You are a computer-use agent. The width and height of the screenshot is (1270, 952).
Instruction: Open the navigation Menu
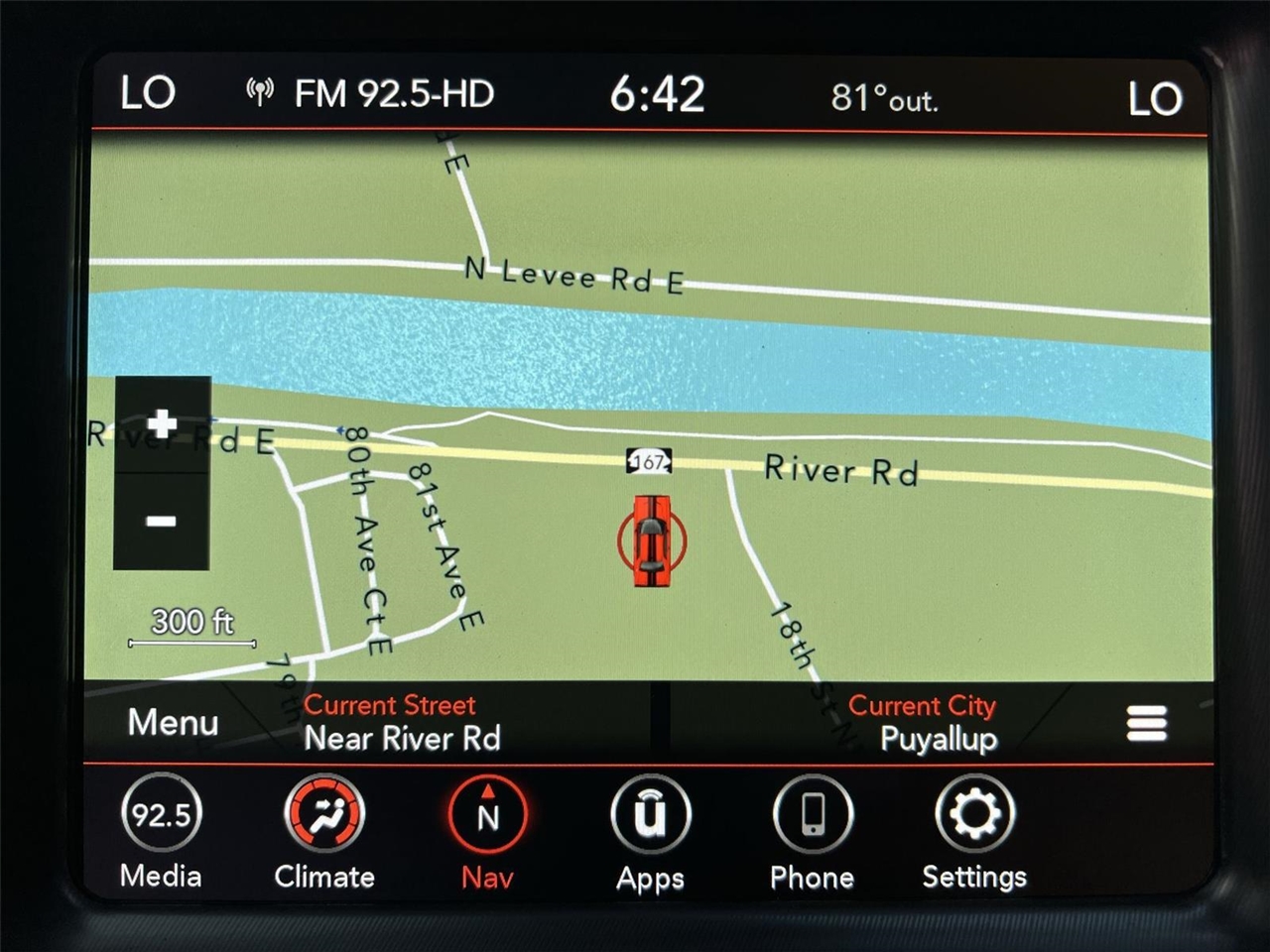[x=173, y=722]
